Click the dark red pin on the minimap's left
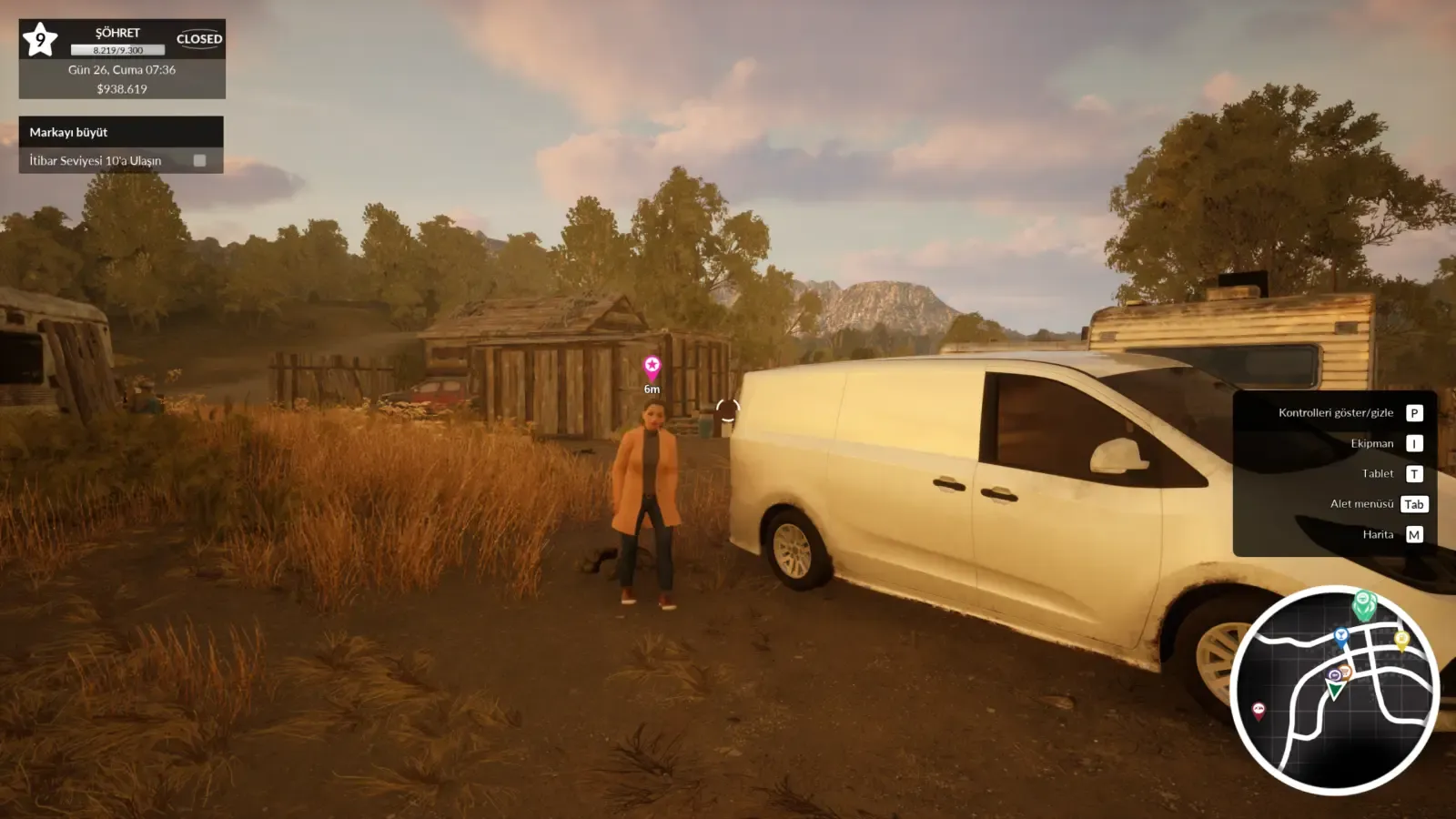This screenshot has width=1456, height=819. [x=1259, y=710]
